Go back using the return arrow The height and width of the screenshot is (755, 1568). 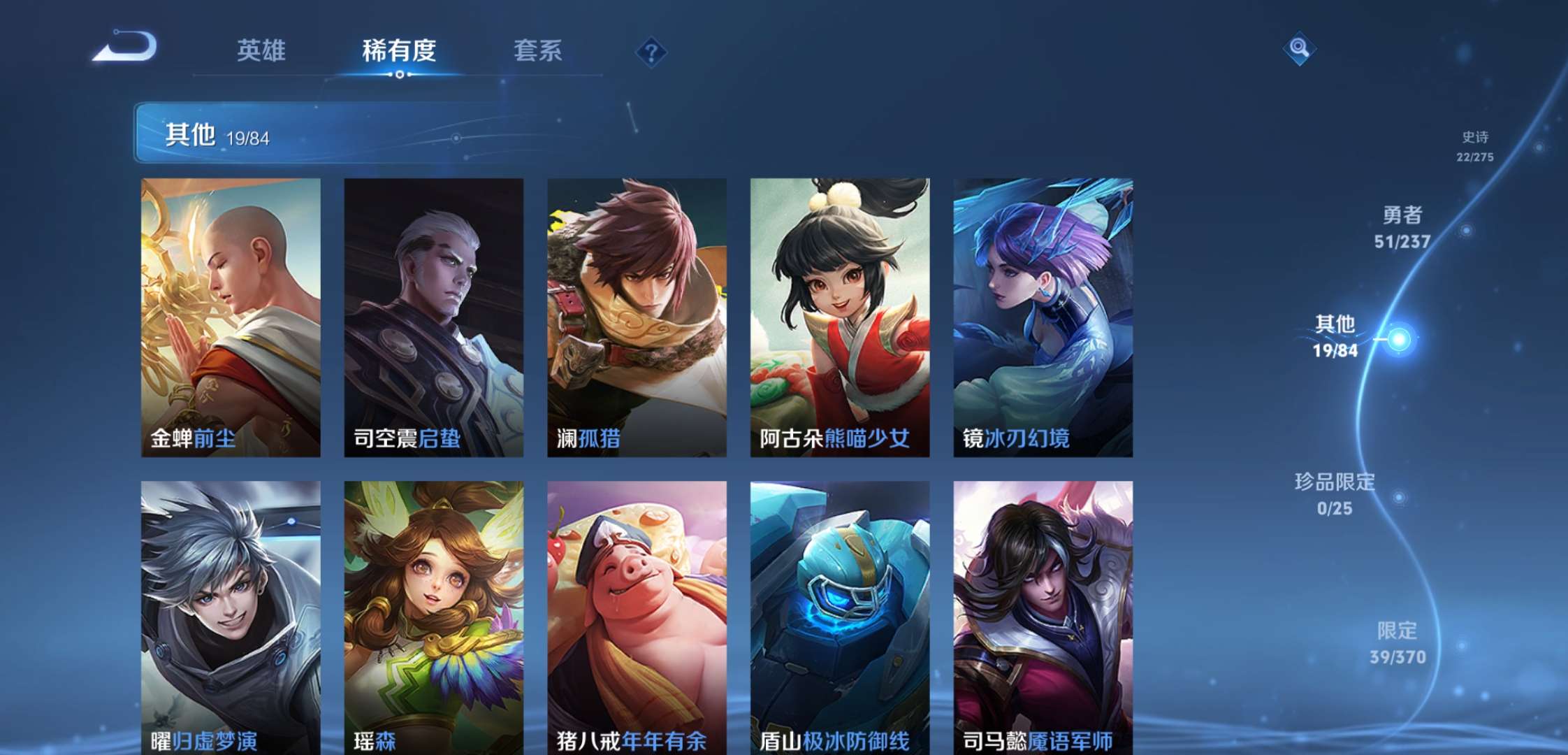(x=126, y=48)
